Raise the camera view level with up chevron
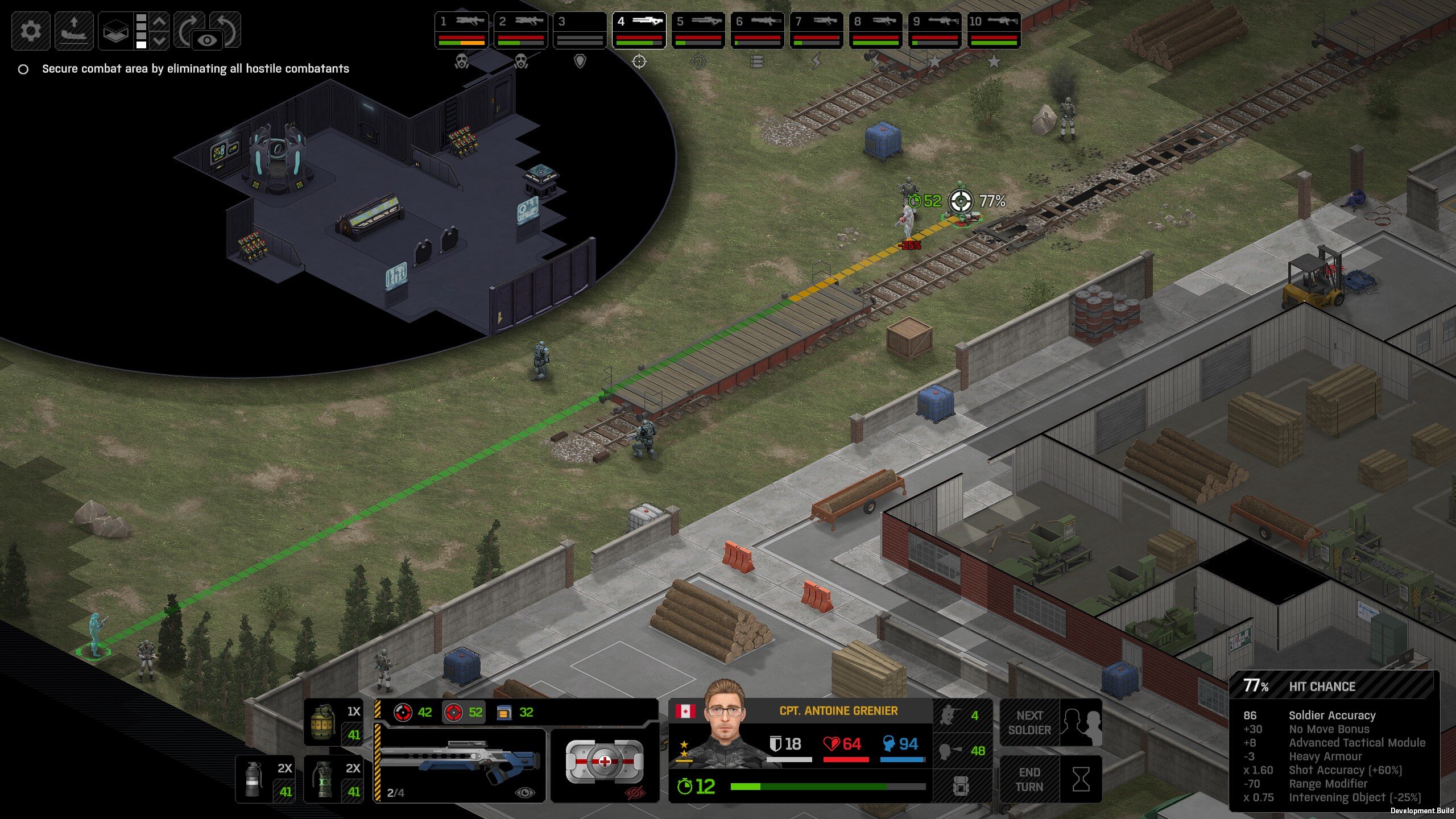This screenshot has height=819, width=1456. click(x=160, y=22)
